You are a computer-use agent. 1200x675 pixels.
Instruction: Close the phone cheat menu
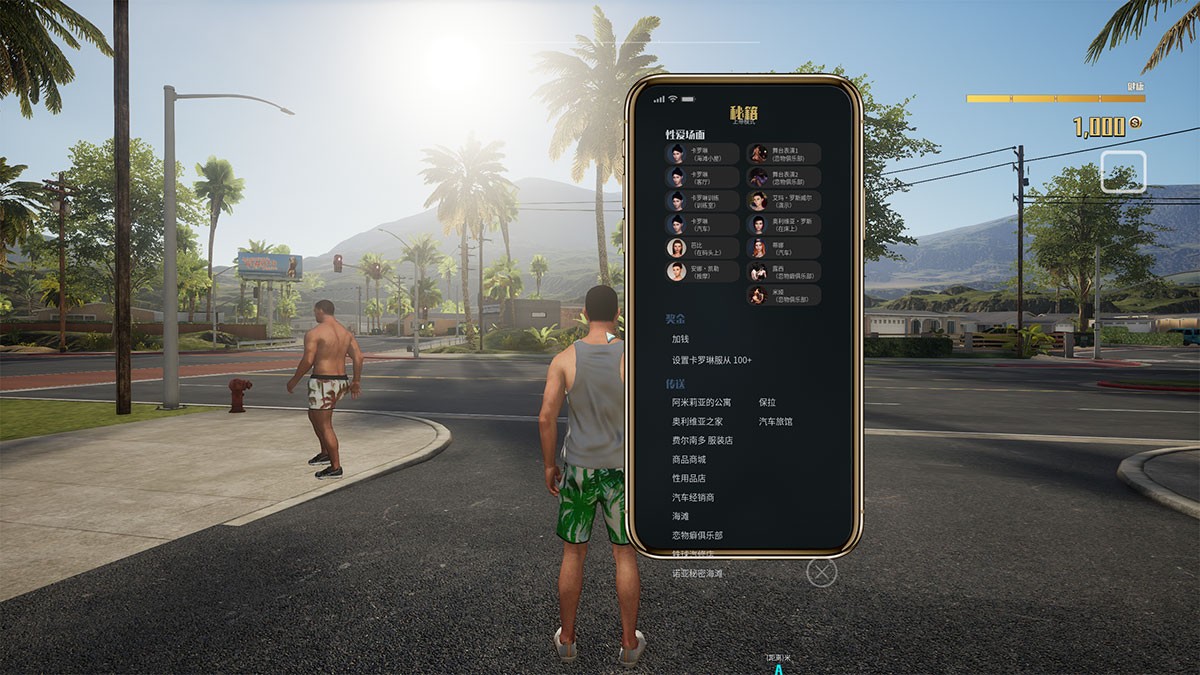click(821, 572)
